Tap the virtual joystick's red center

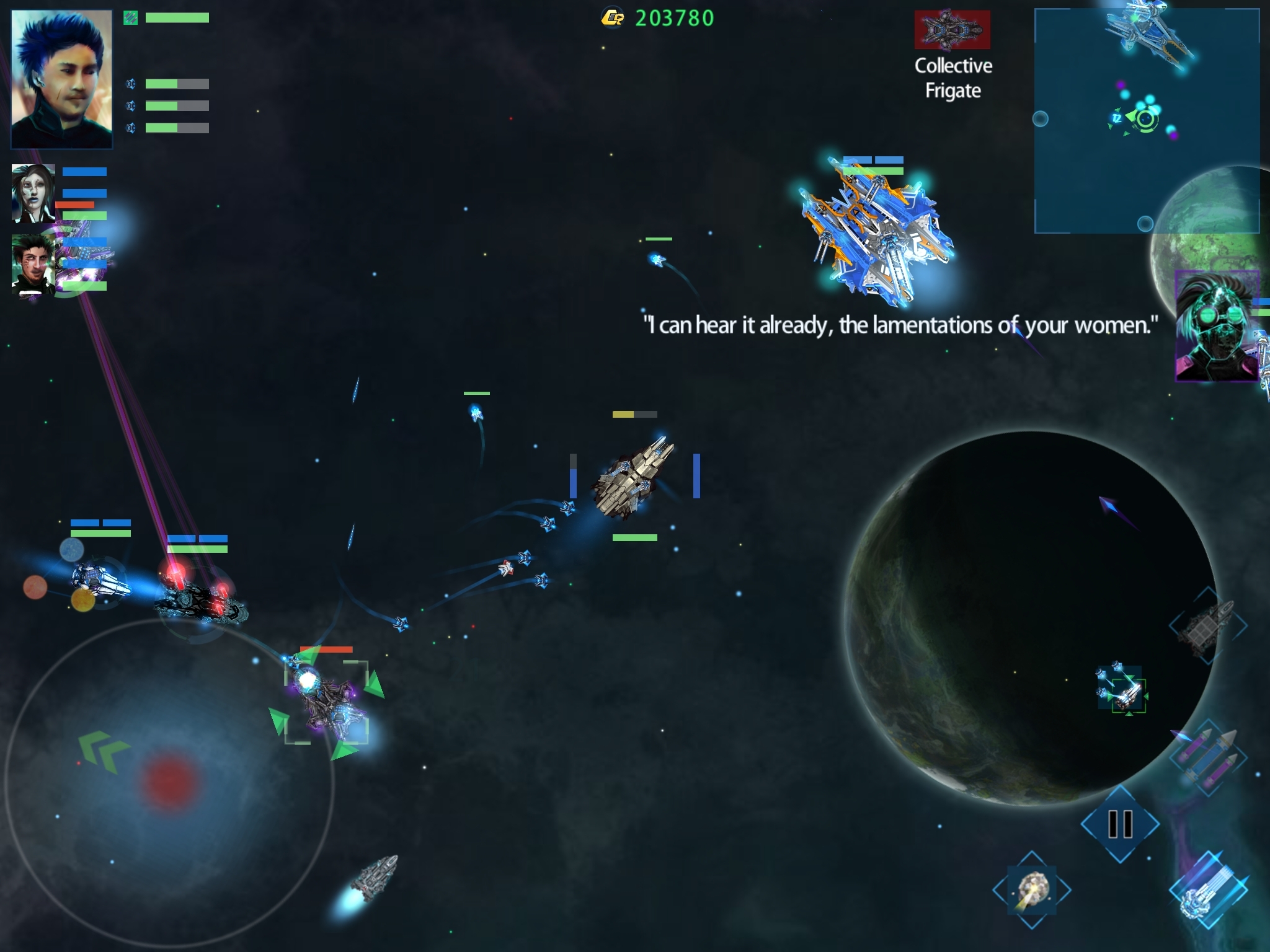click(x=169, y=781)
